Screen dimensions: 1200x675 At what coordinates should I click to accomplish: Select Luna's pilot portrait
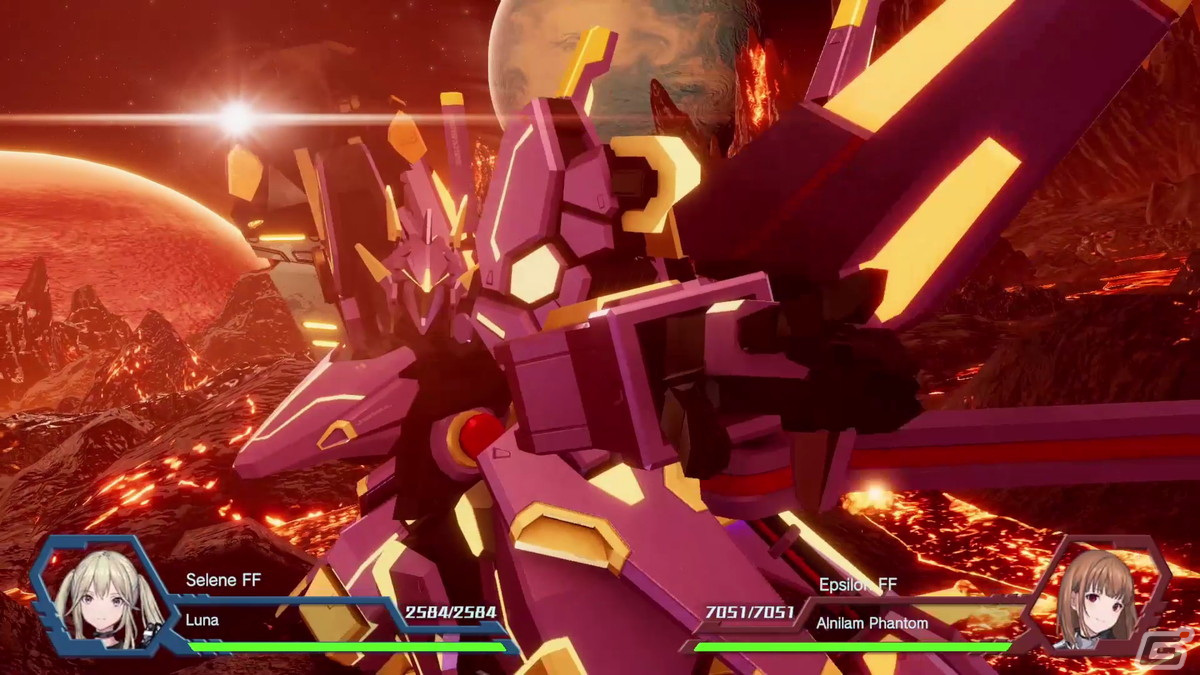(97, 599)
